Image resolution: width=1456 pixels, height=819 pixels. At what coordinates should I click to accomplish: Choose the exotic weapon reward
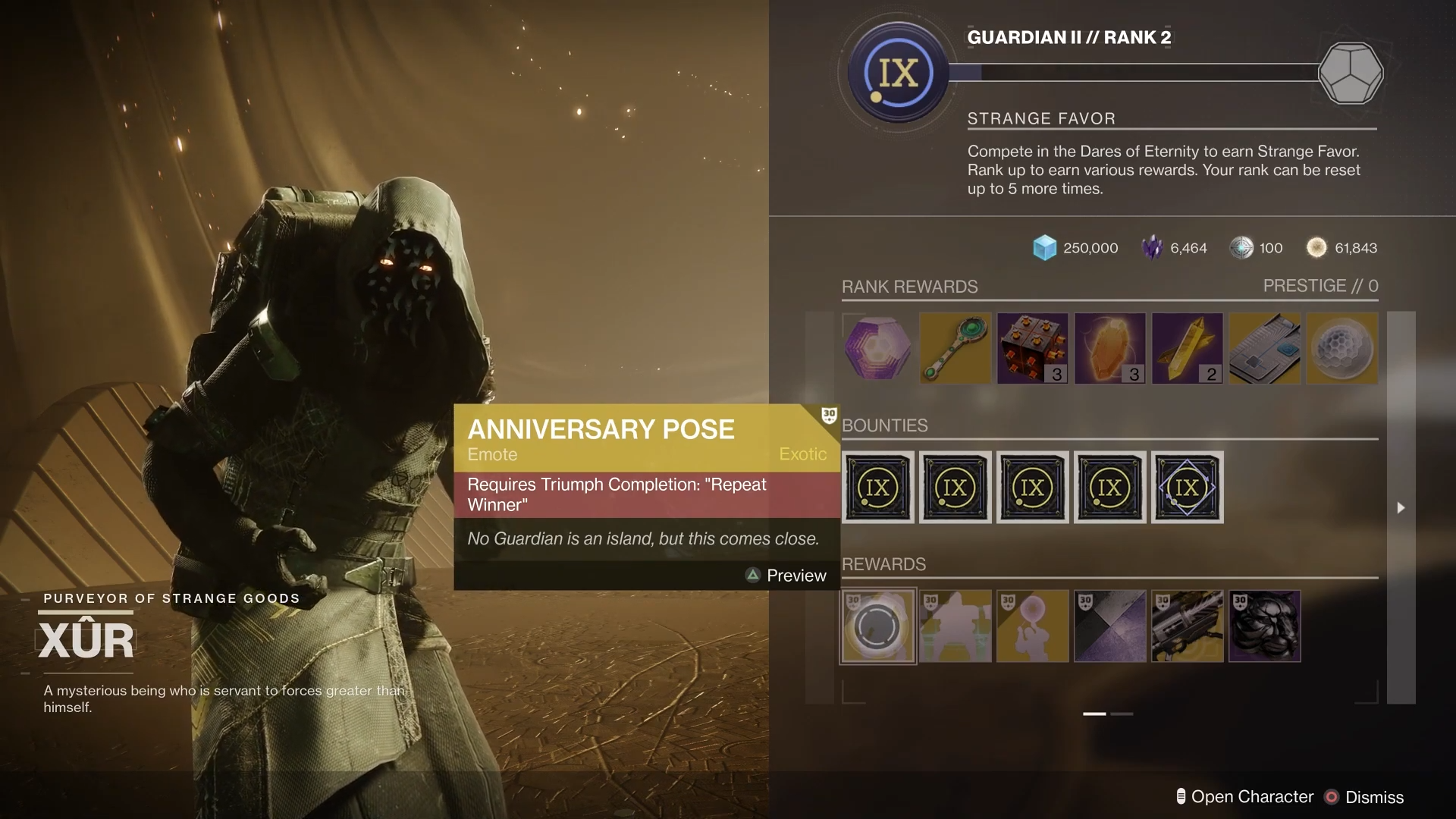coord(1187,626)
